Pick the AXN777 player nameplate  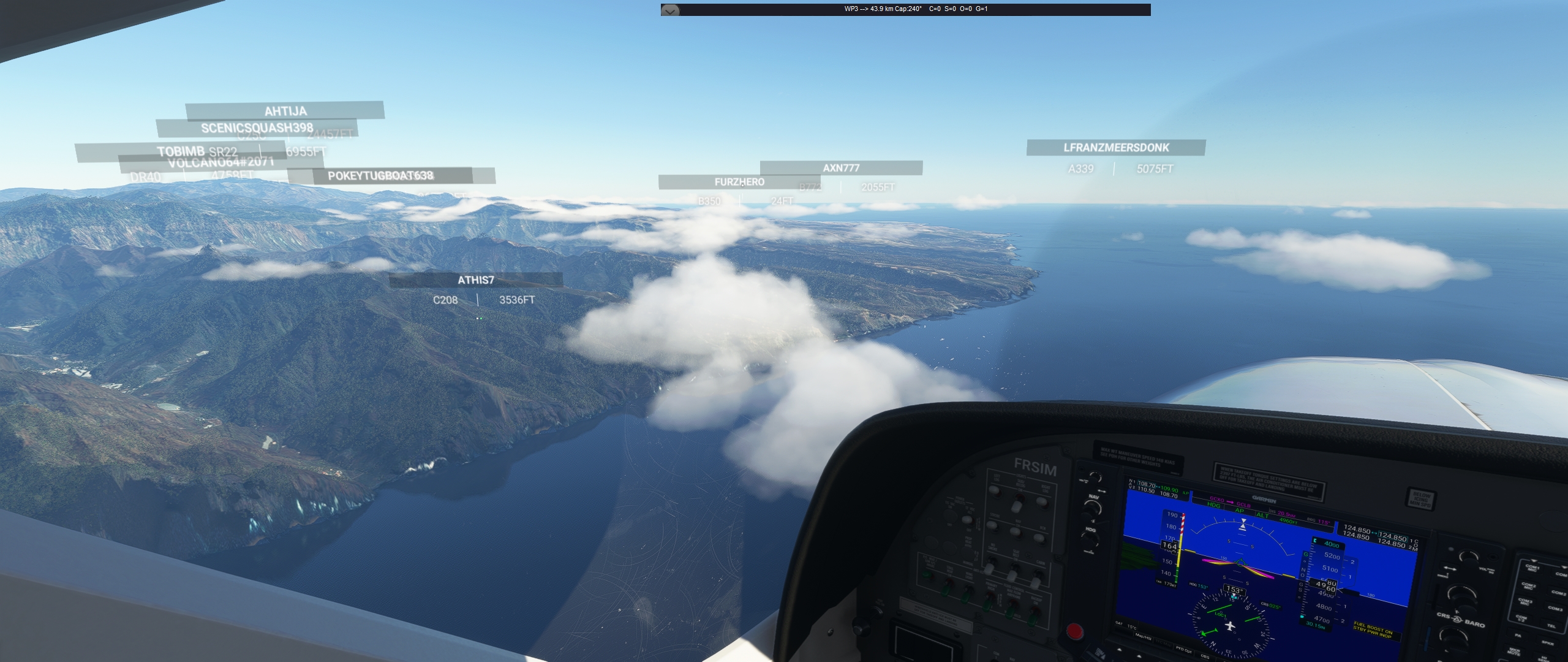coord(841,168)
